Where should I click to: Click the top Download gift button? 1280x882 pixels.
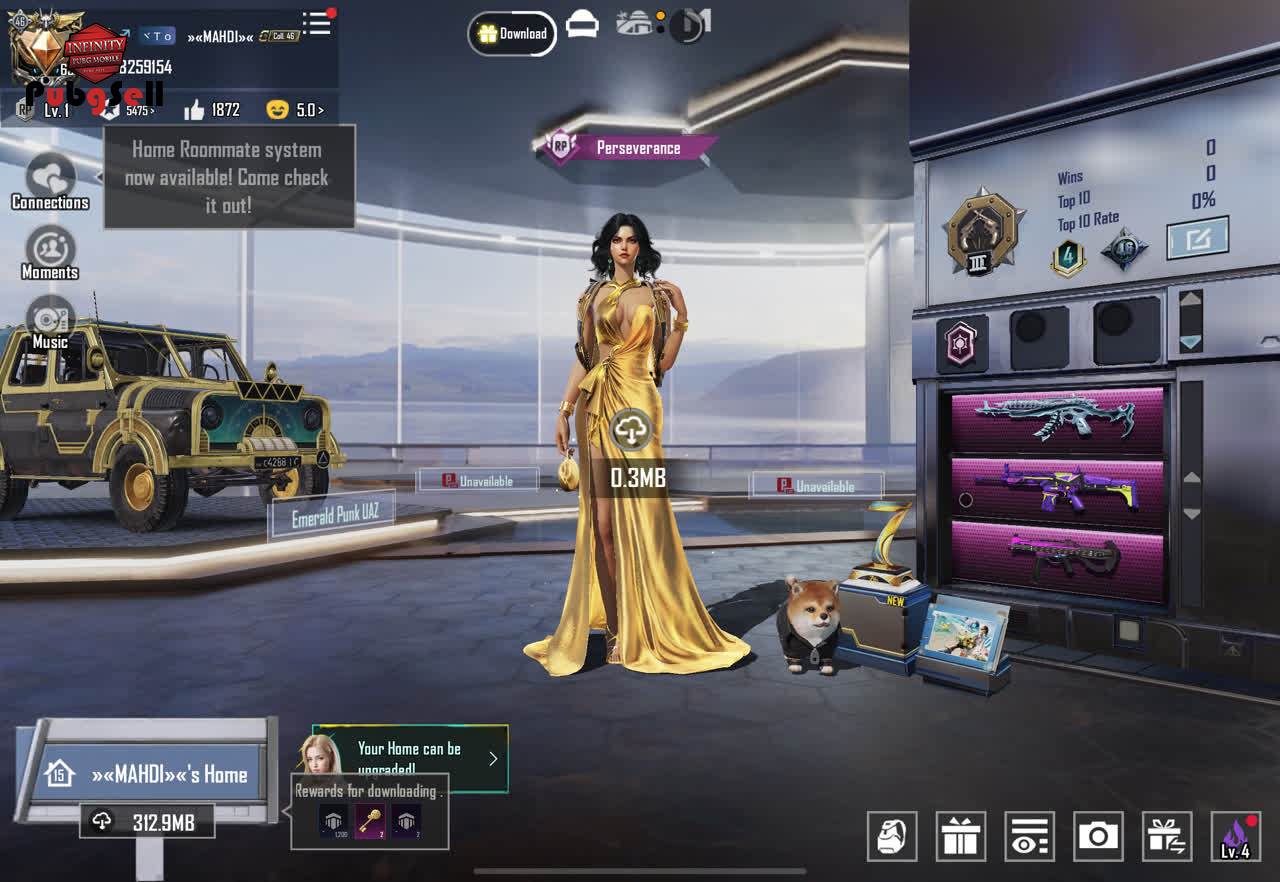coord(512,34)
